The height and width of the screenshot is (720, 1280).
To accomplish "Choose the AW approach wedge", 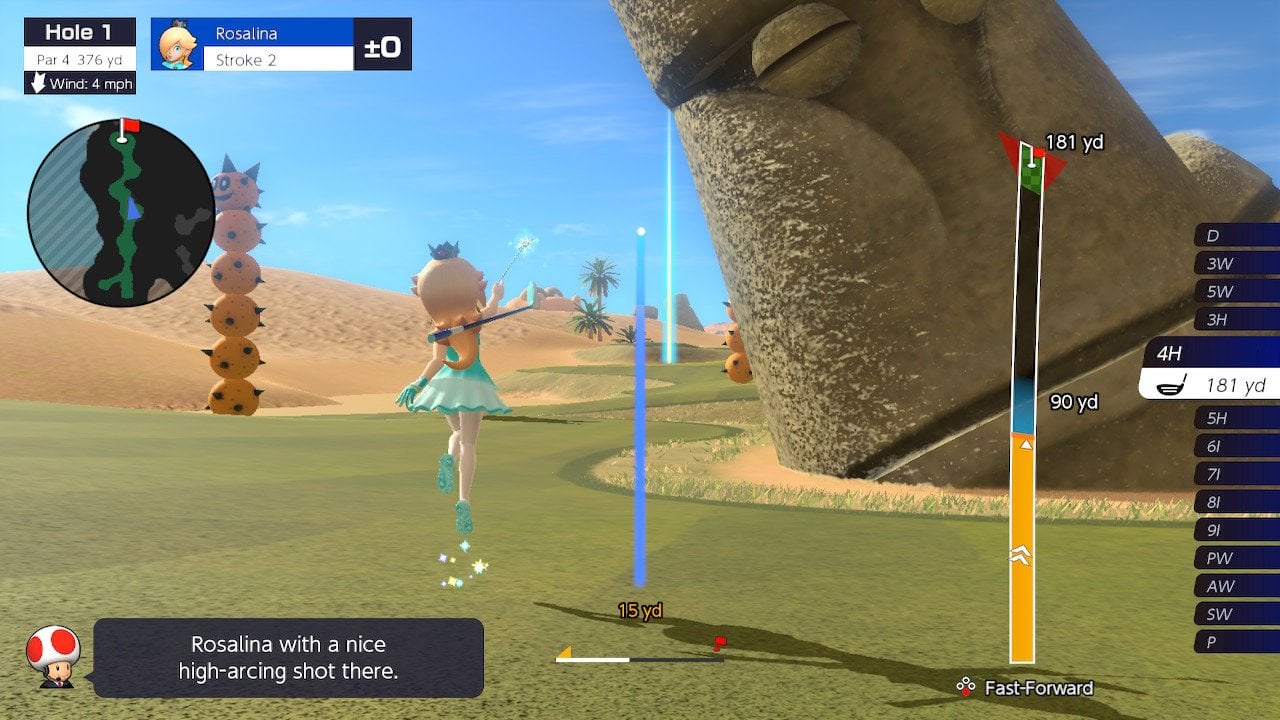I will click(x=1236, y=586).
